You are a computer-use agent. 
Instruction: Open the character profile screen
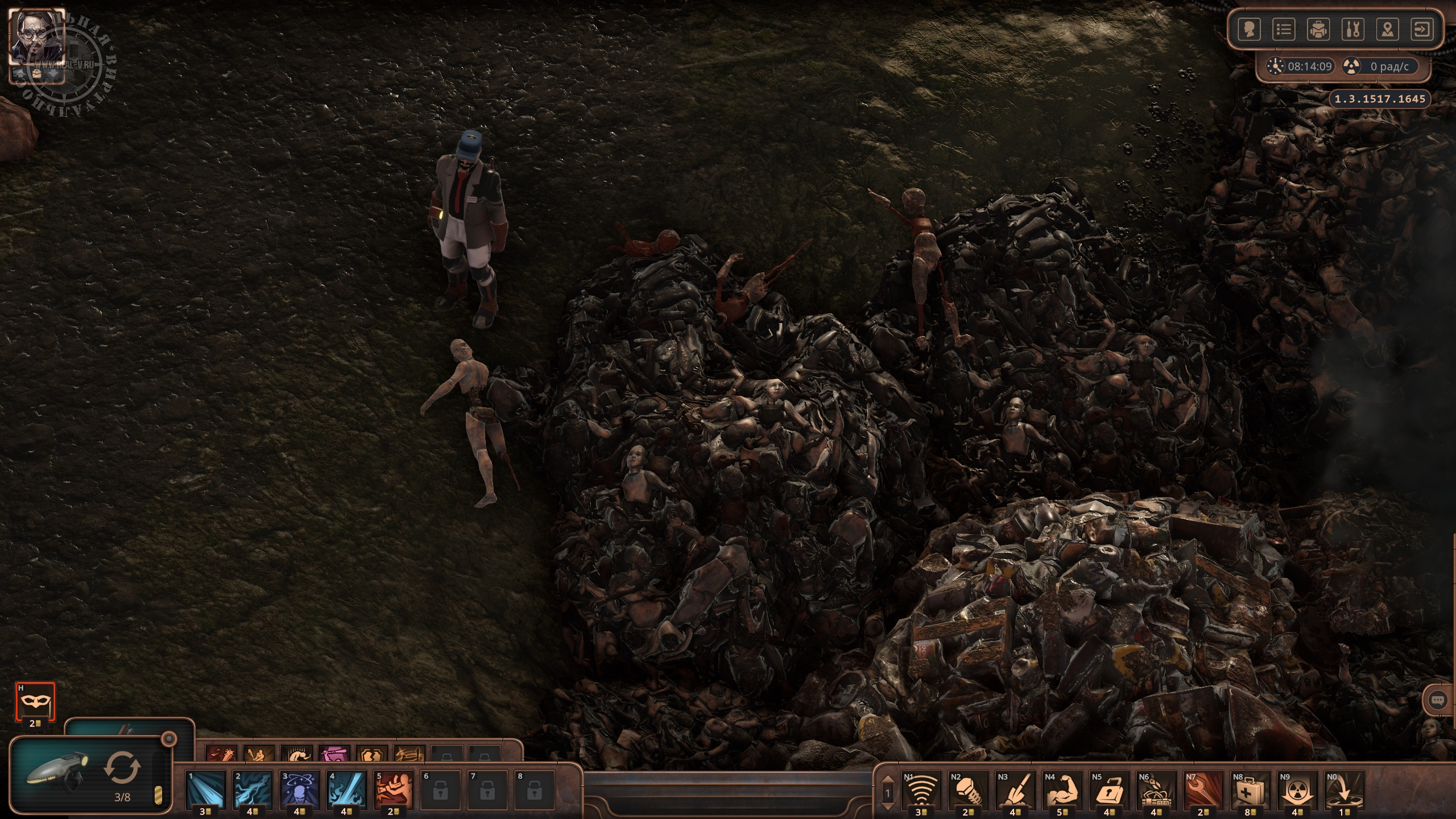[1250, 30]
